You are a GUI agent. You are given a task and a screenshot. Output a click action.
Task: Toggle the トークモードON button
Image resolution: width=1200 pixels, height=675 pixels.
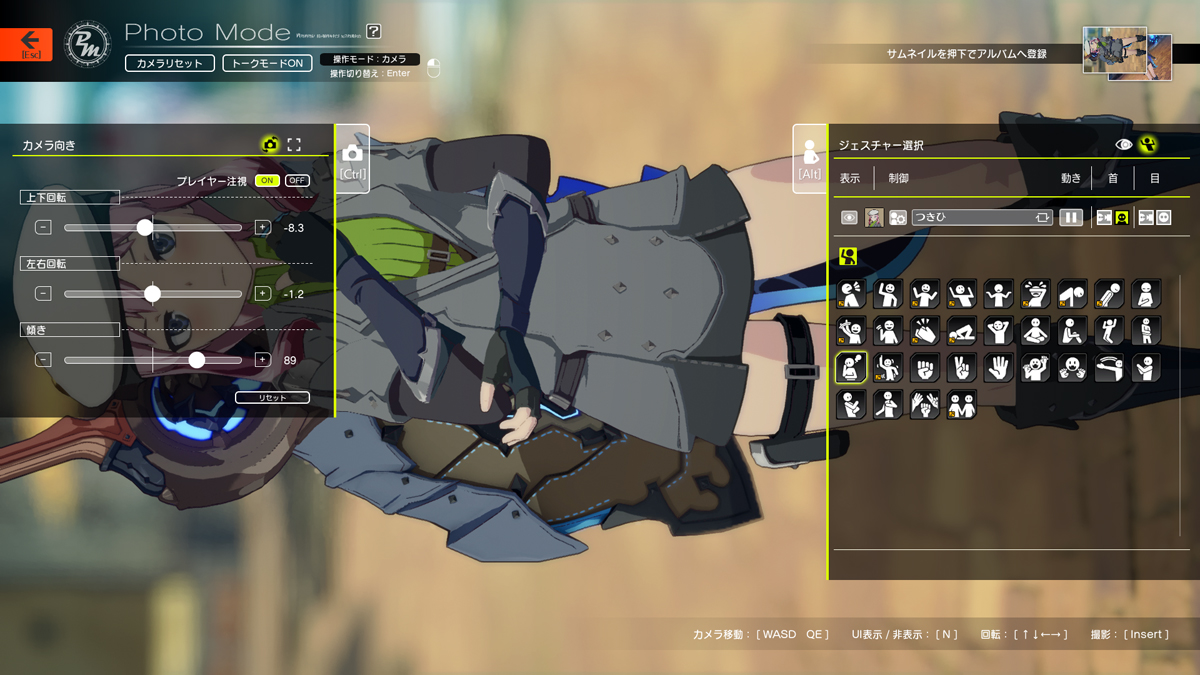coord(267,63)
